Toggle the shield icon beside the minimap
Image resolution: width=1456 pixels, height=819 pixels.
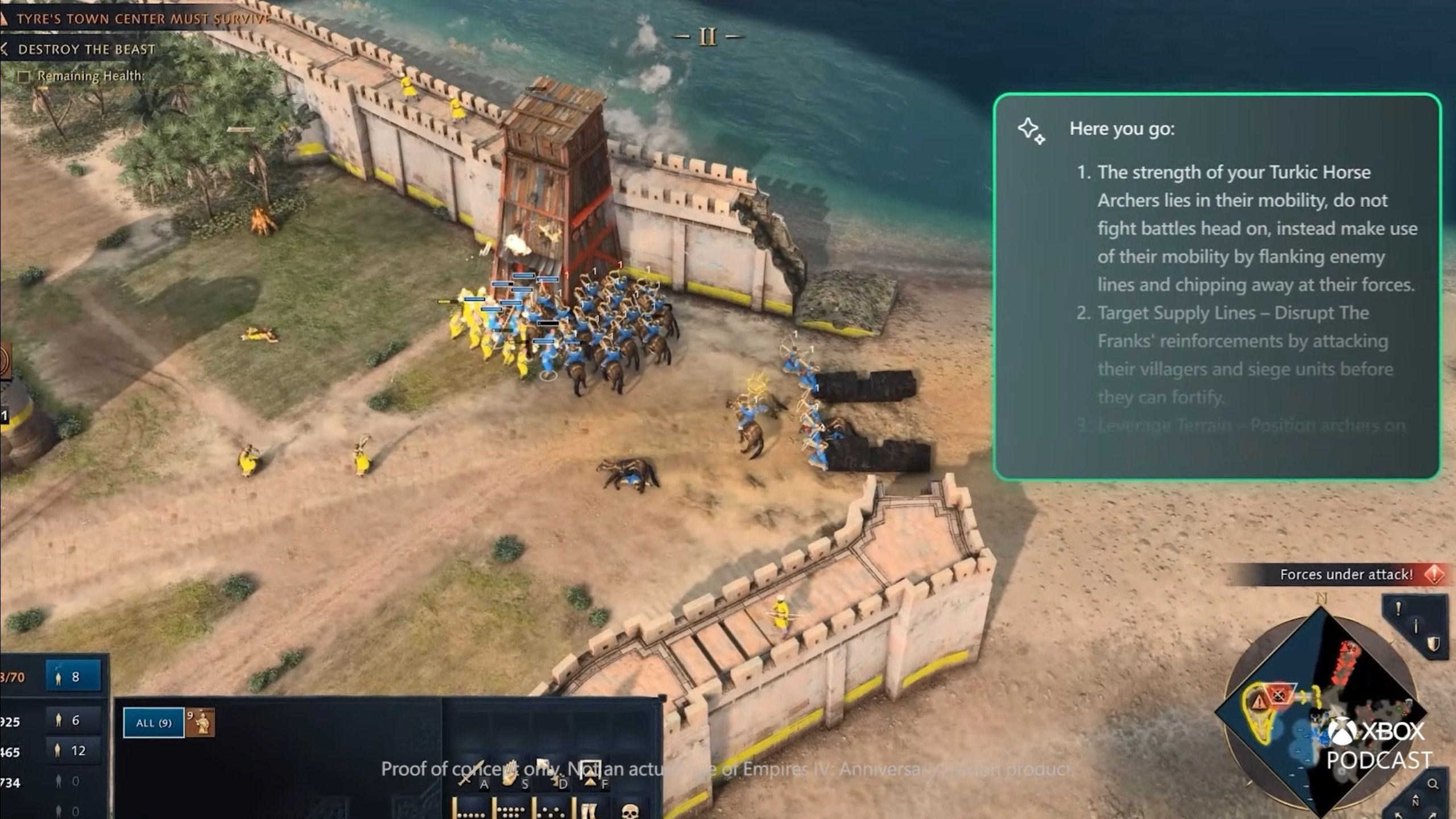click(x=1433, y=644)
